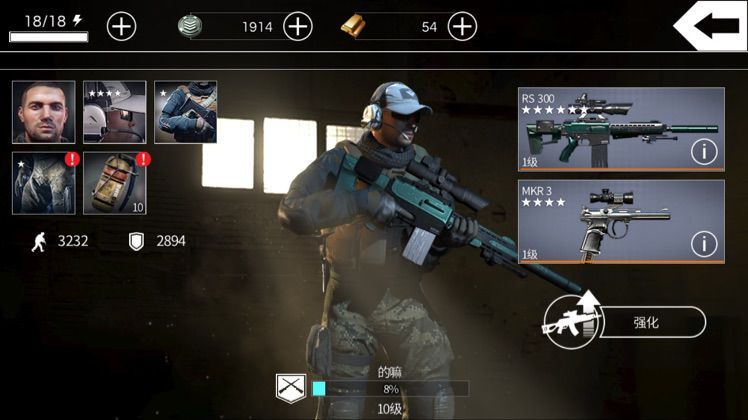This screenshot has height=420, width=748.
Task: Add silver coins with the plus button
Action: (x=298, y=26)
